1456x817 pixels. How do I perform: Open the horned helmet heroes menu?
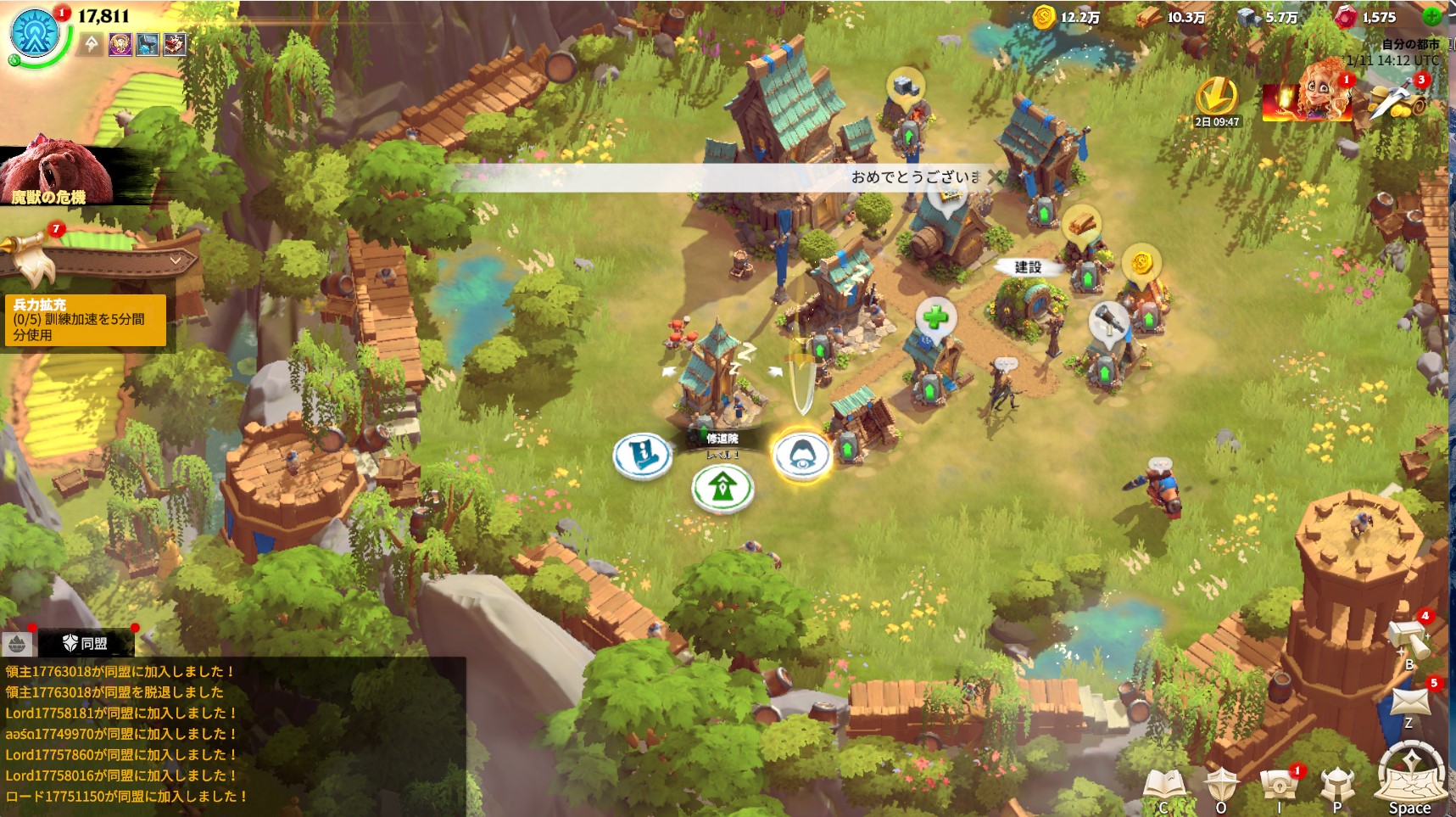(1337, 786)
